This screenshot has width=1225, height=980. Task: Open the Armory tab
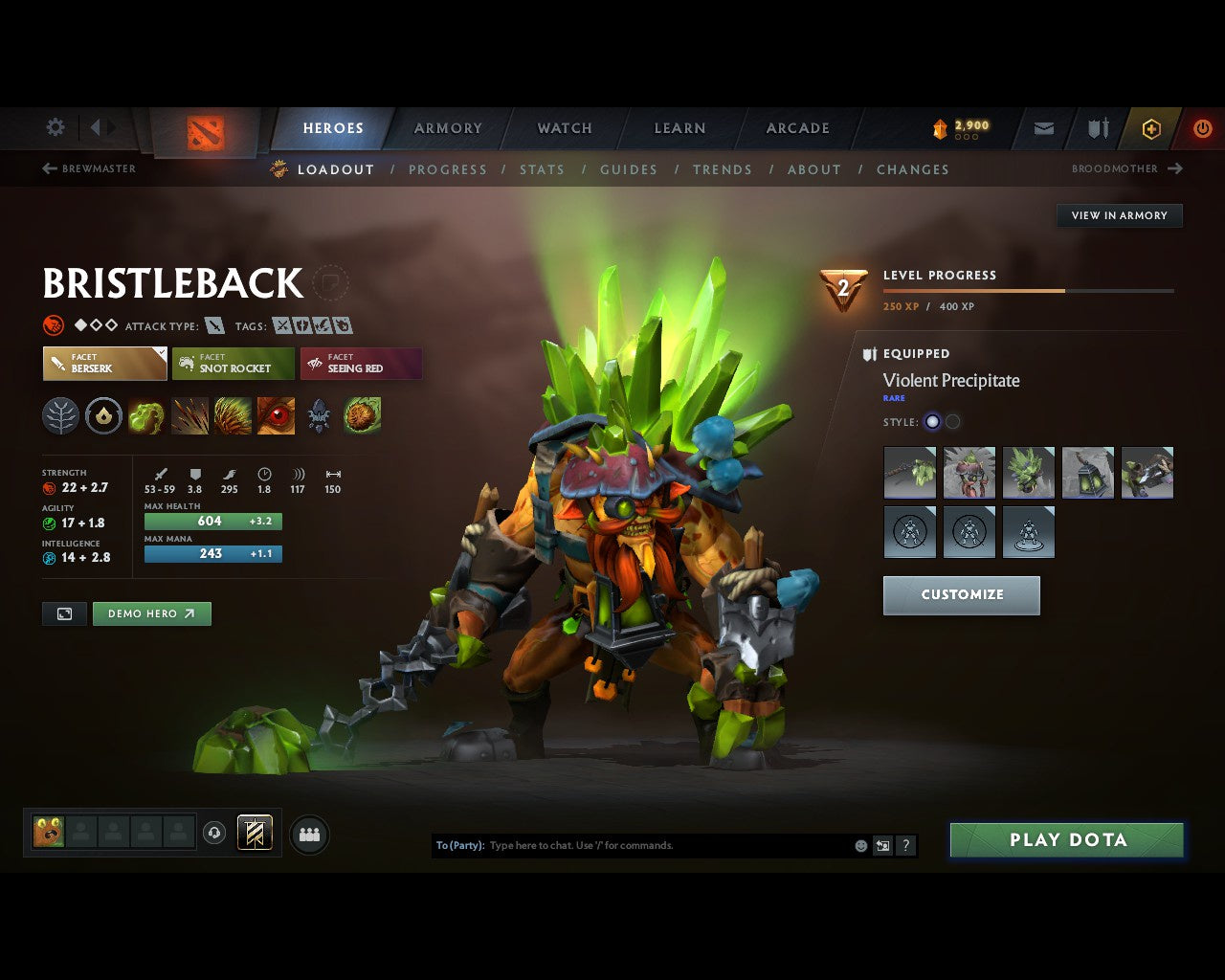coord(448,128)
